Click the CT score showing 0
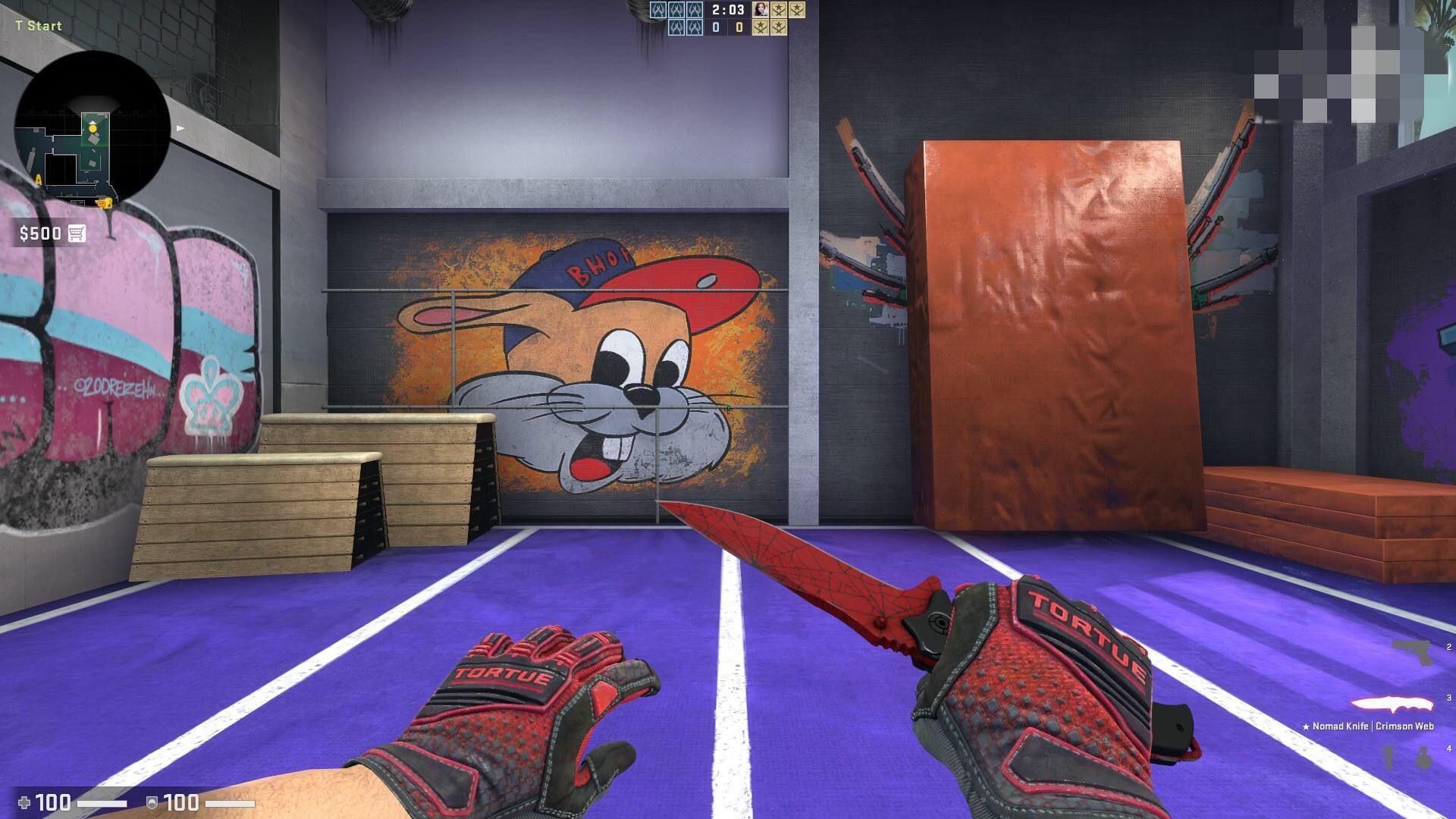Screen dimensions: 1456x819 tap(717, 26)
